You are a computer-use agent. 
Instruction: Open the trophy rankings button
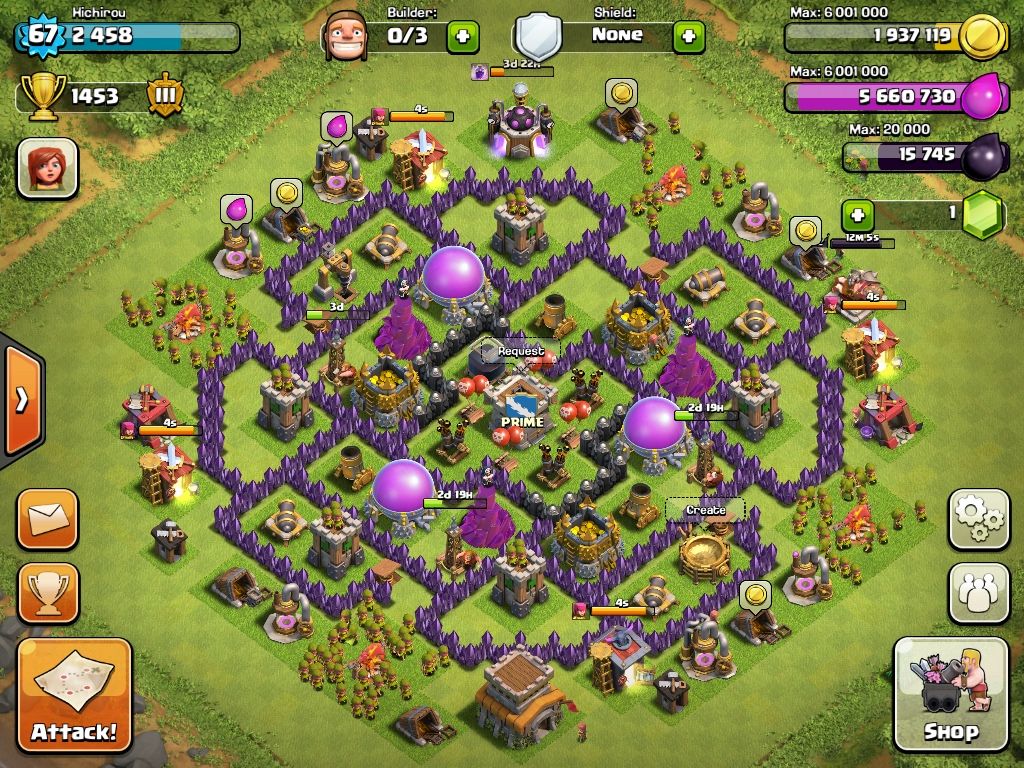[x=47, y=592]
